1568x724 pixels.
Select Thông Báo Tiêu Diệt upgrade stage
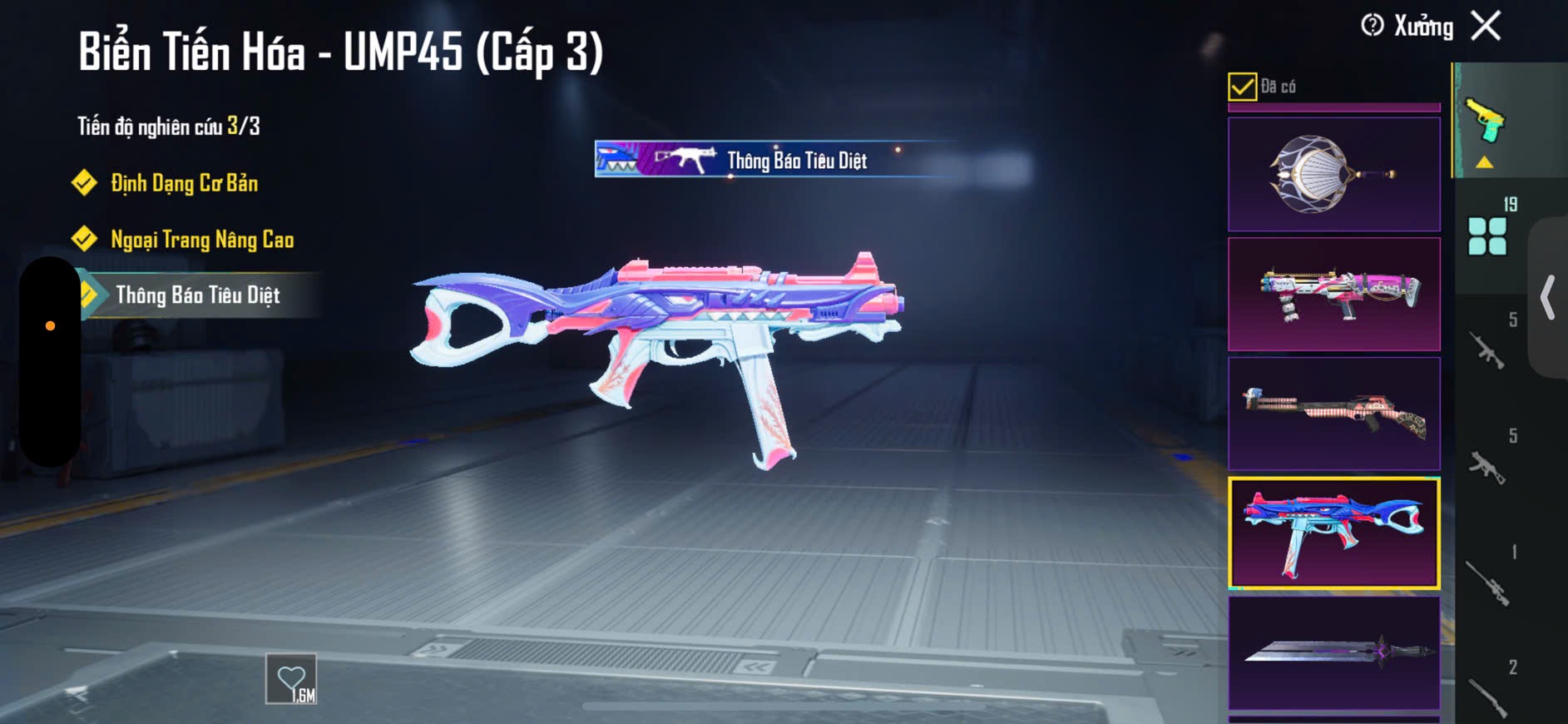(198, 295)
